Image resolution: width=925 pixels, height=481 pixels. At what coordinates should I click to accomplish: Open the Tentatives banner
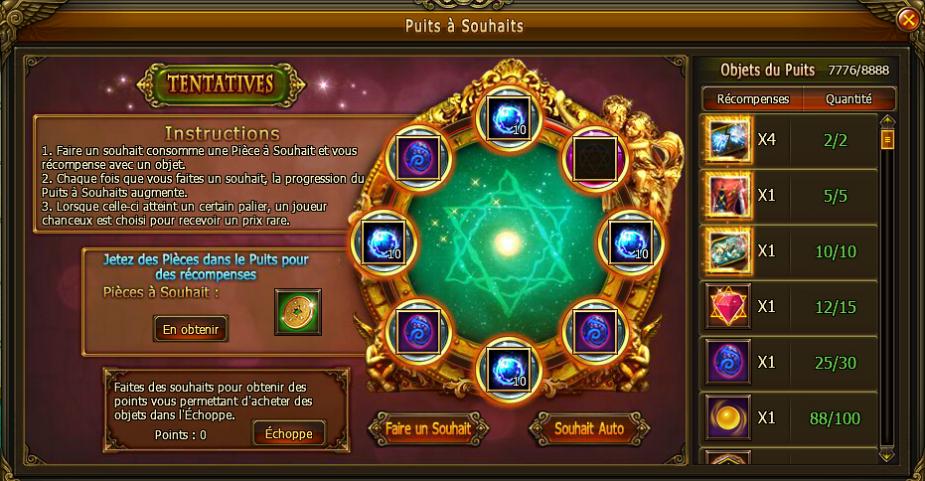pyautogui.click(x=221, y=85)
